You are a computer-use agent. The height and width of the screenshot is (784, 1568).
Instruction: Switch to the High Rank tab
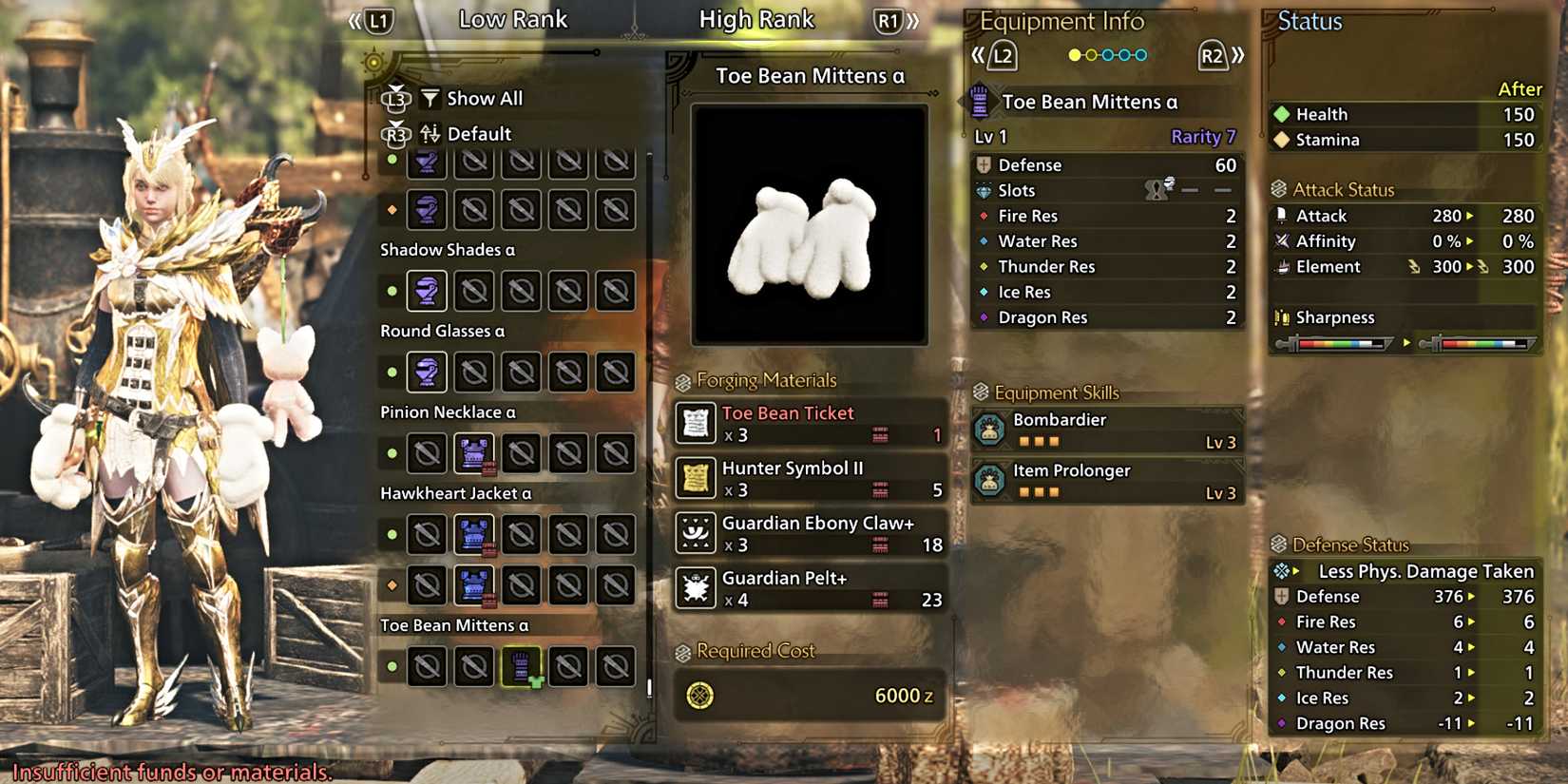tap(757, 18)
